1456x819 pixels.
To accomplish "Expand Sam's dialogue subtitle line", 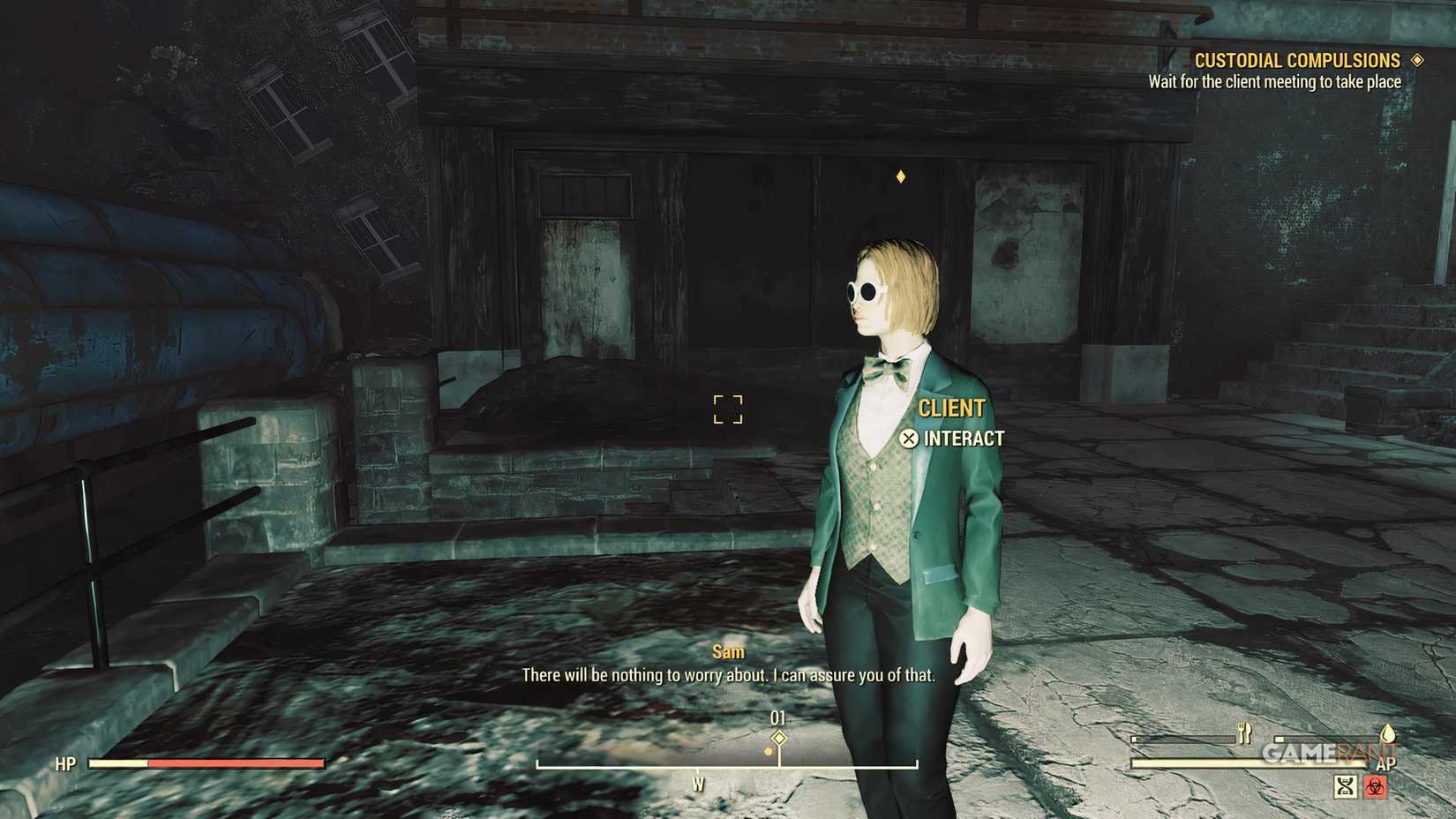I will [x=727, y=674].
